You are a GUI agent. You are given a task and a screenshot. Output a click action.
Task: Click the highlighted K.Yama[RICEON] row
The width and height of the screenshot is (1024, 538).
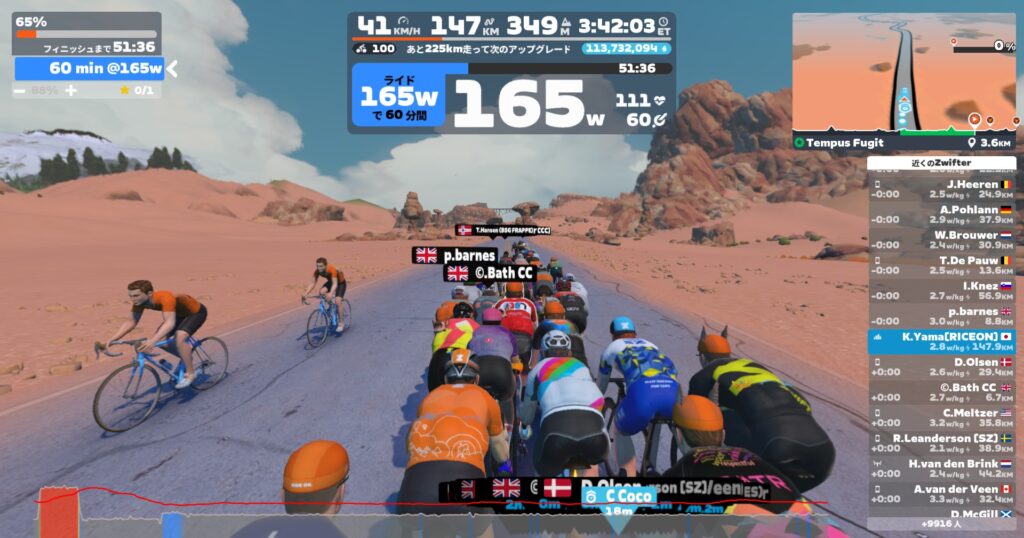click(x=941, y=342)
